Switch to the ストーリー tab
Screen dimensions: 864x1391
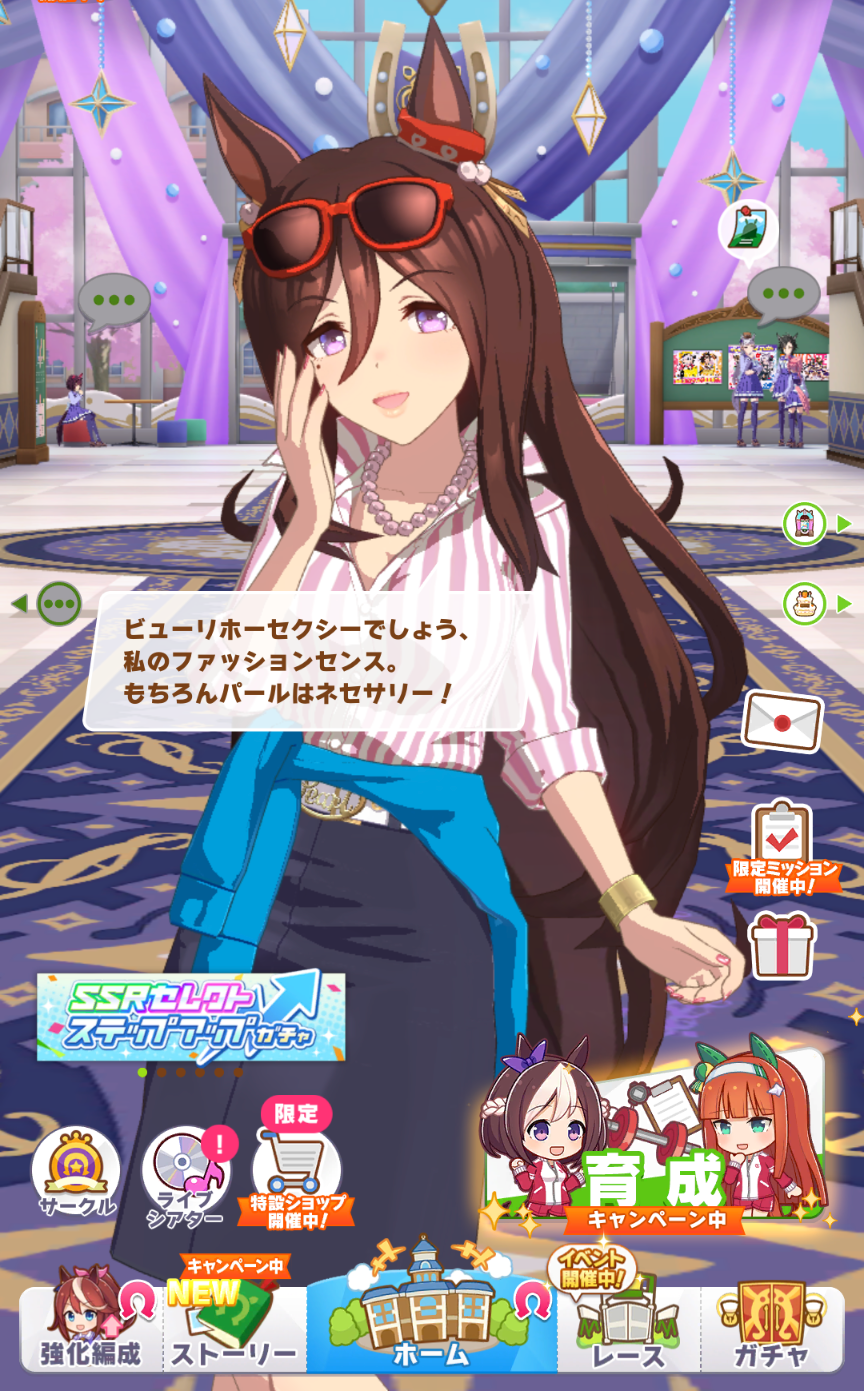pos(235,1326)
